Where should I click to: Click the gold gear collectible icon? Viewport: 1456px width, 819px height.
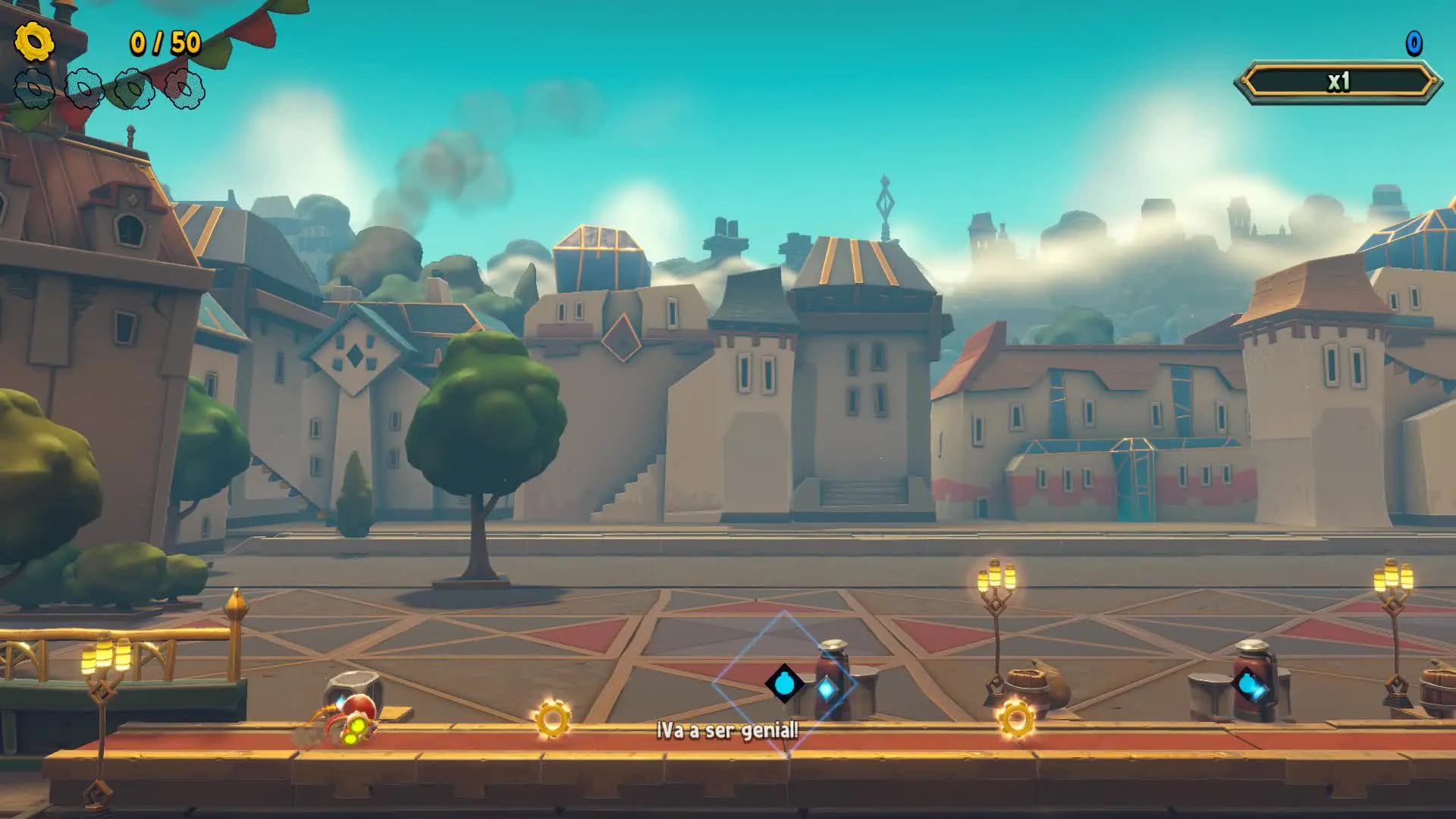34,42
